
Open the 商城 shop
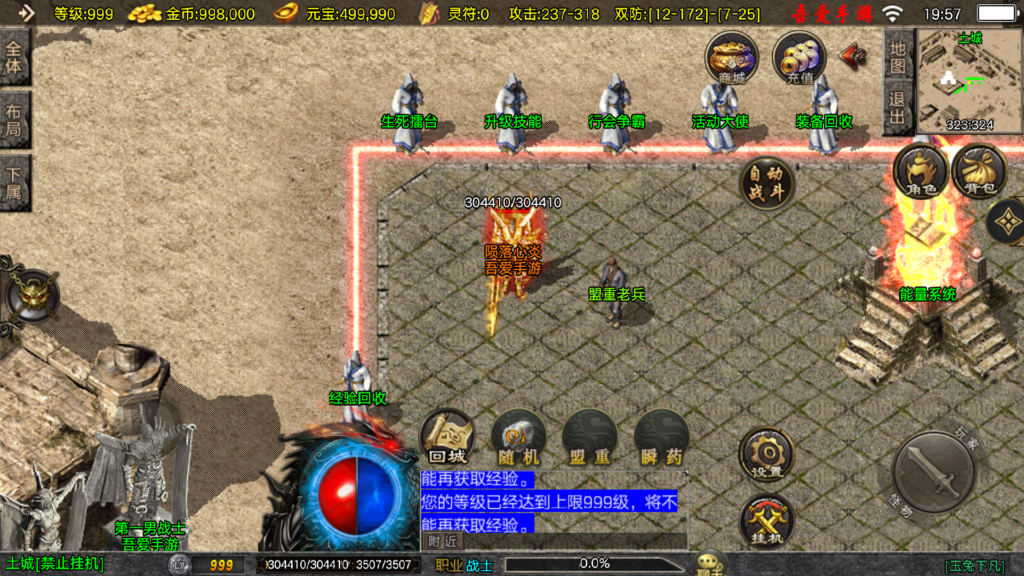[x=731, y=56]
